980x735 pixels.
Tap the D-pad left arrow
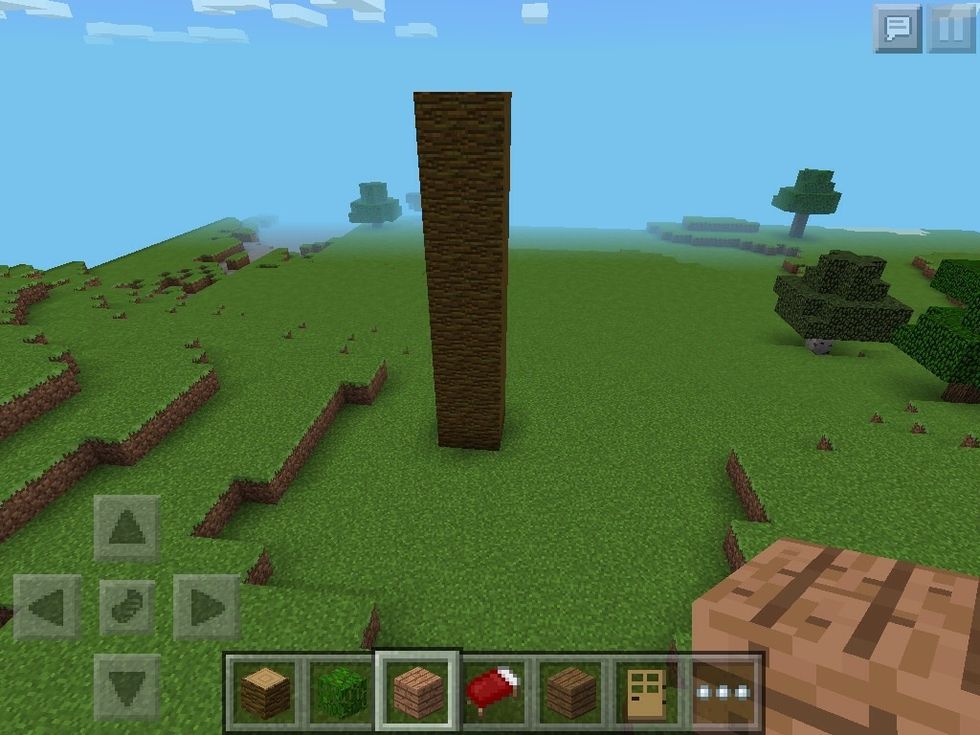click(47, 607)
